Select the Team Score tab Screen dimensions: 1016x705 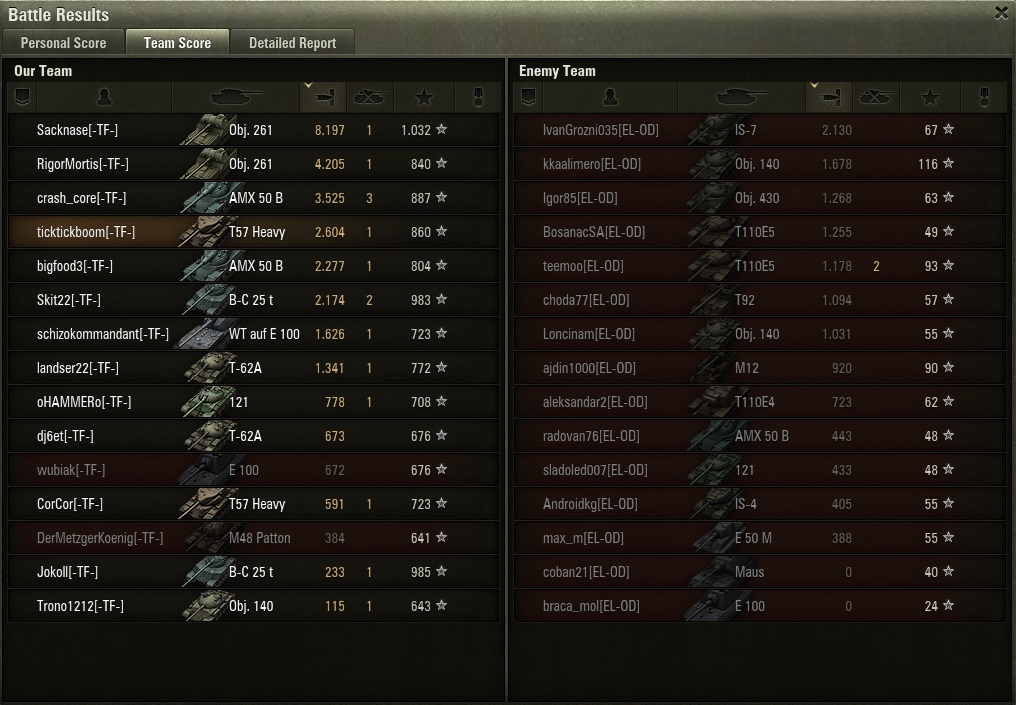[177, 43]
